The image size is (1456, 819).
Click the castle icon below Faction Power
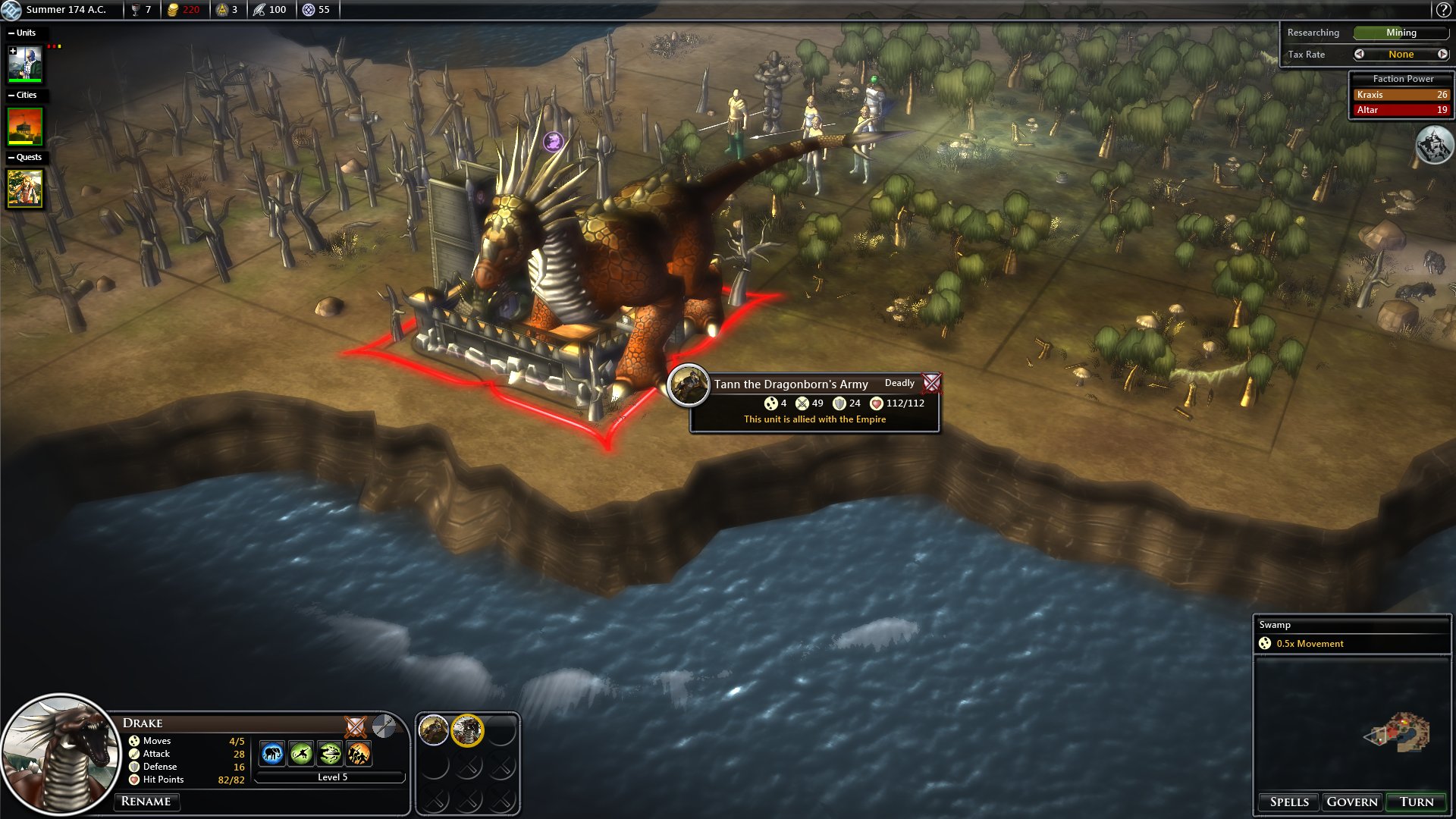tap(1433, 145)
